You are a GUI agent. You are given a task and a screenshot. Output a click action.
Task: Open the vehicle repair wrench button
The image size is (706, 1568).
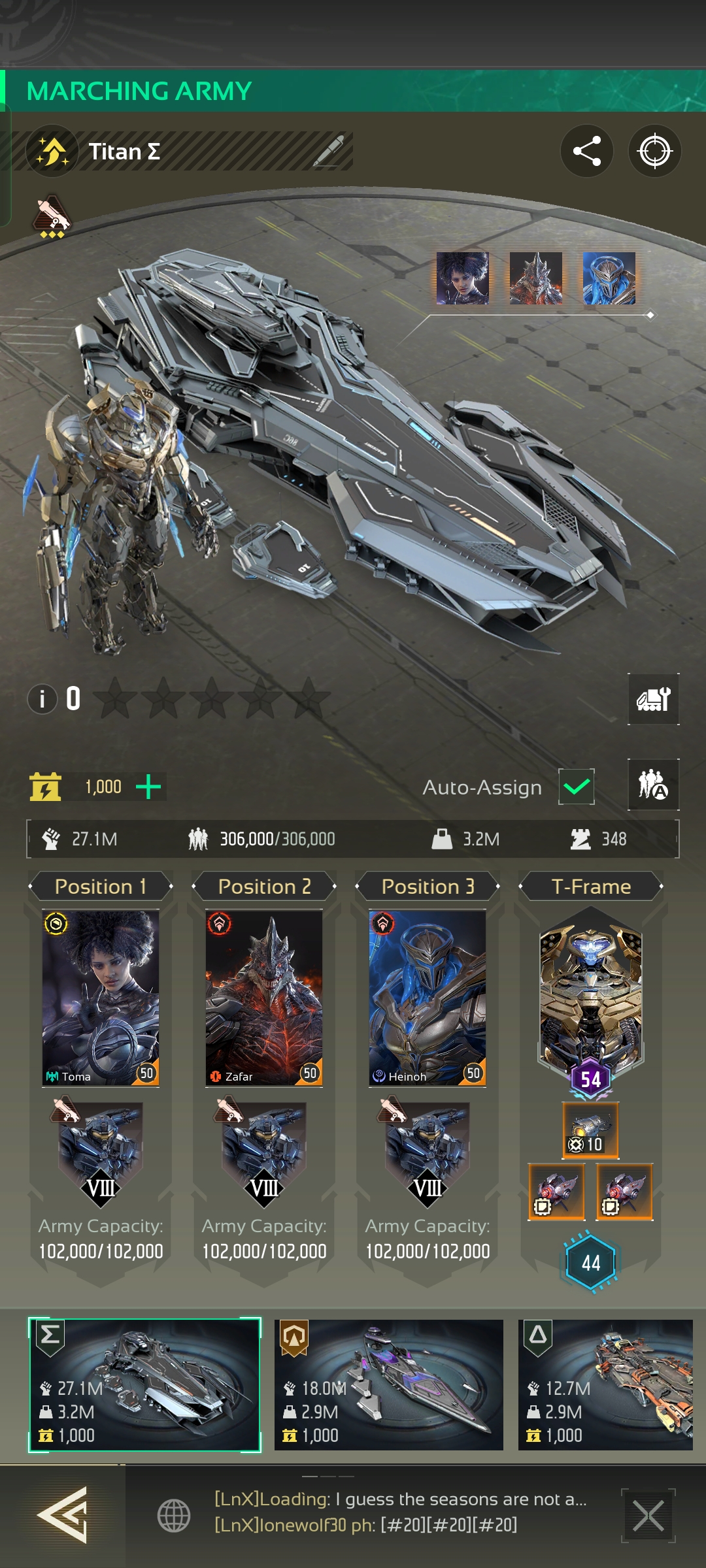point(653,699)
